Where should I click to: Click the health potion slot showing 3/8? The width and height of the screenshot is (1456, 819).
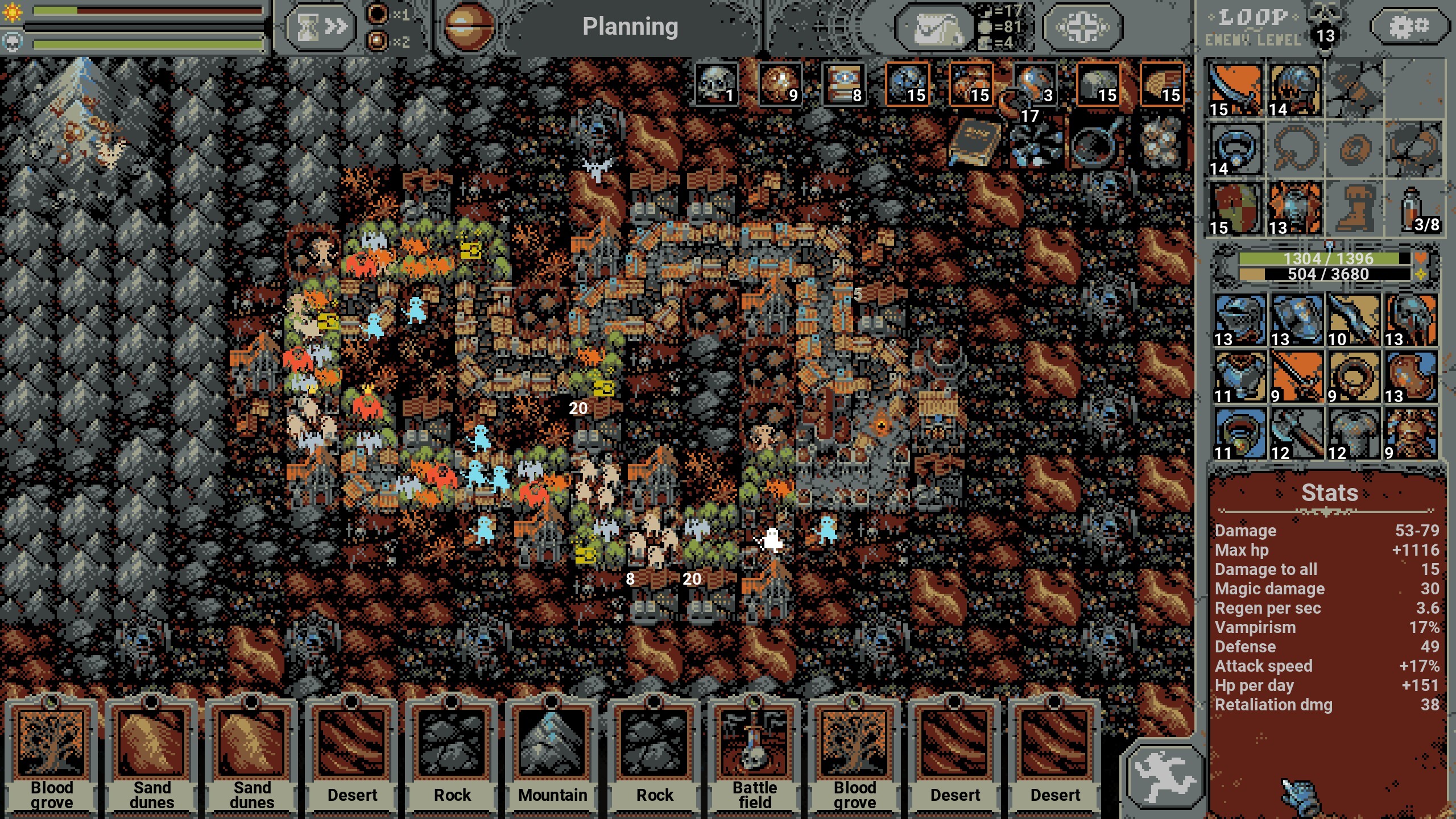pyautogui.click(x=1414, y=209)
